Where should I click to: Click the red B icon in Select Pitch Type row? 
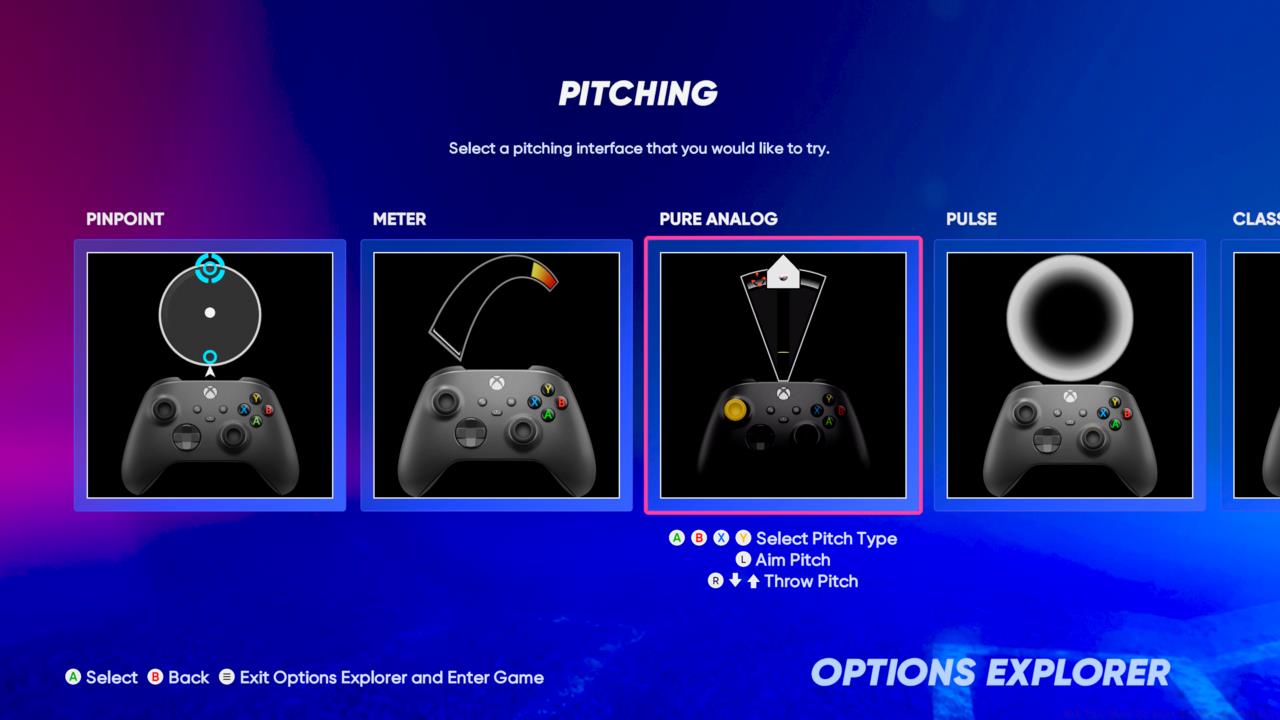[699, 538]
